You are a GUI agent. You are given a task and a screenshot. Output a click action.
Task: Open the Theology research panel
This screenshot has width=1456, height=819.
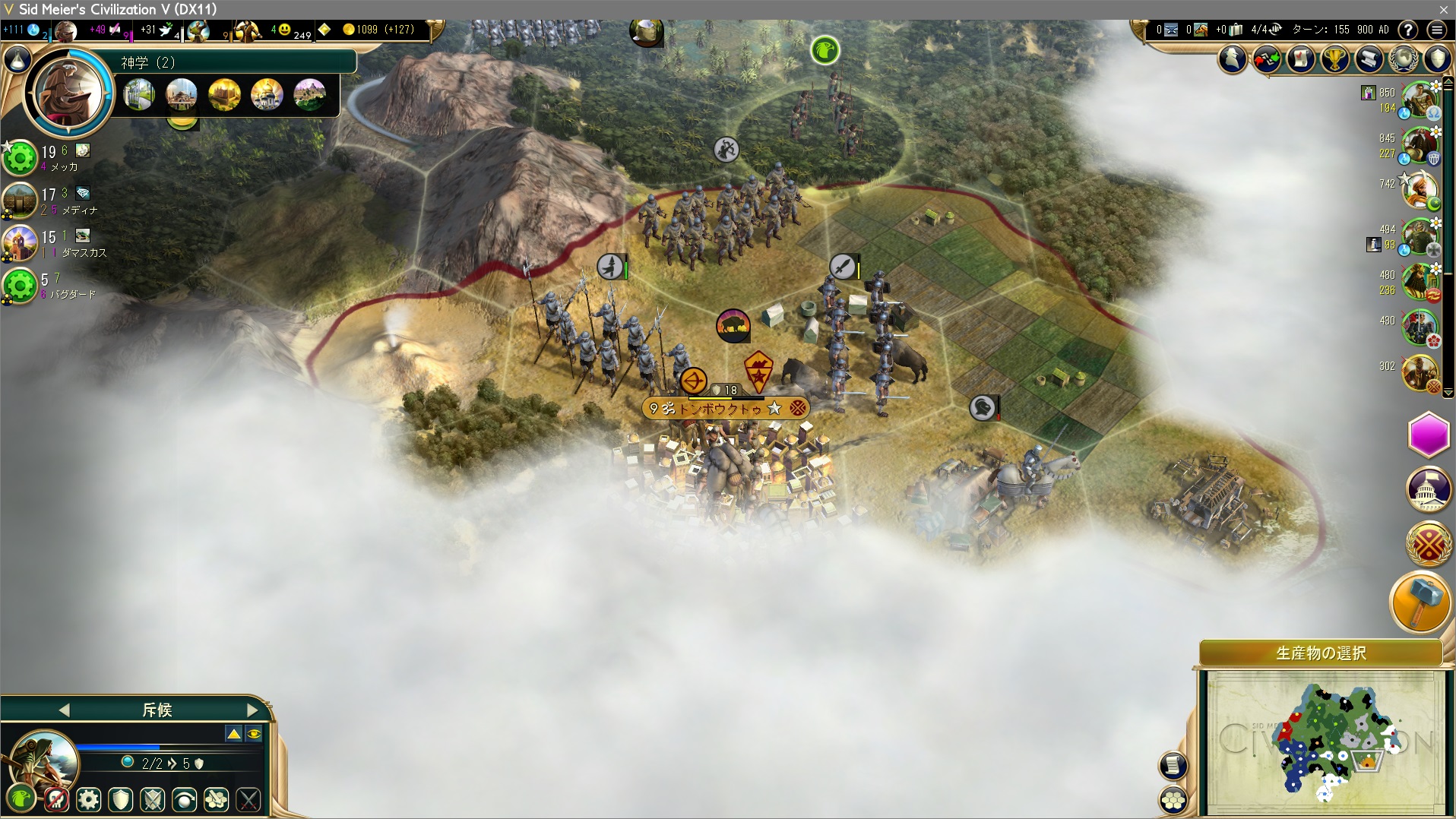(x=147, y=62)
